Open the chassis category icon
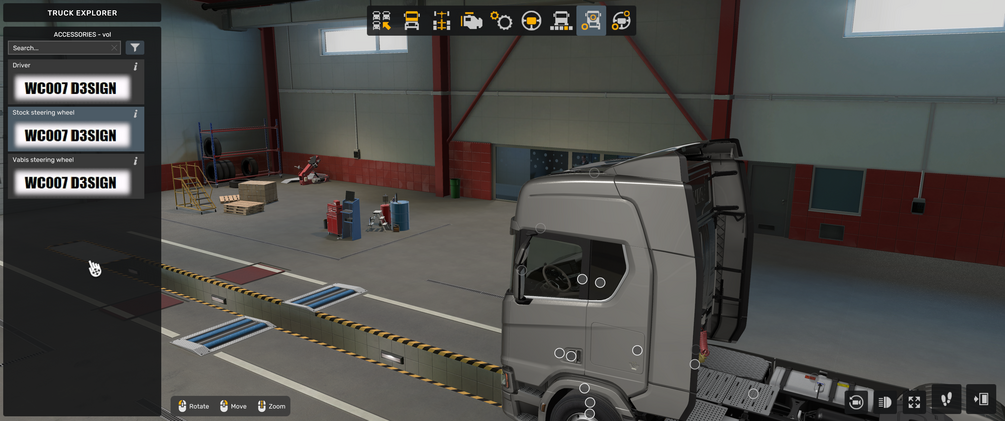The height and width of the screenshot is (421, 1005). pyautogui.click(x=441, y=21)
